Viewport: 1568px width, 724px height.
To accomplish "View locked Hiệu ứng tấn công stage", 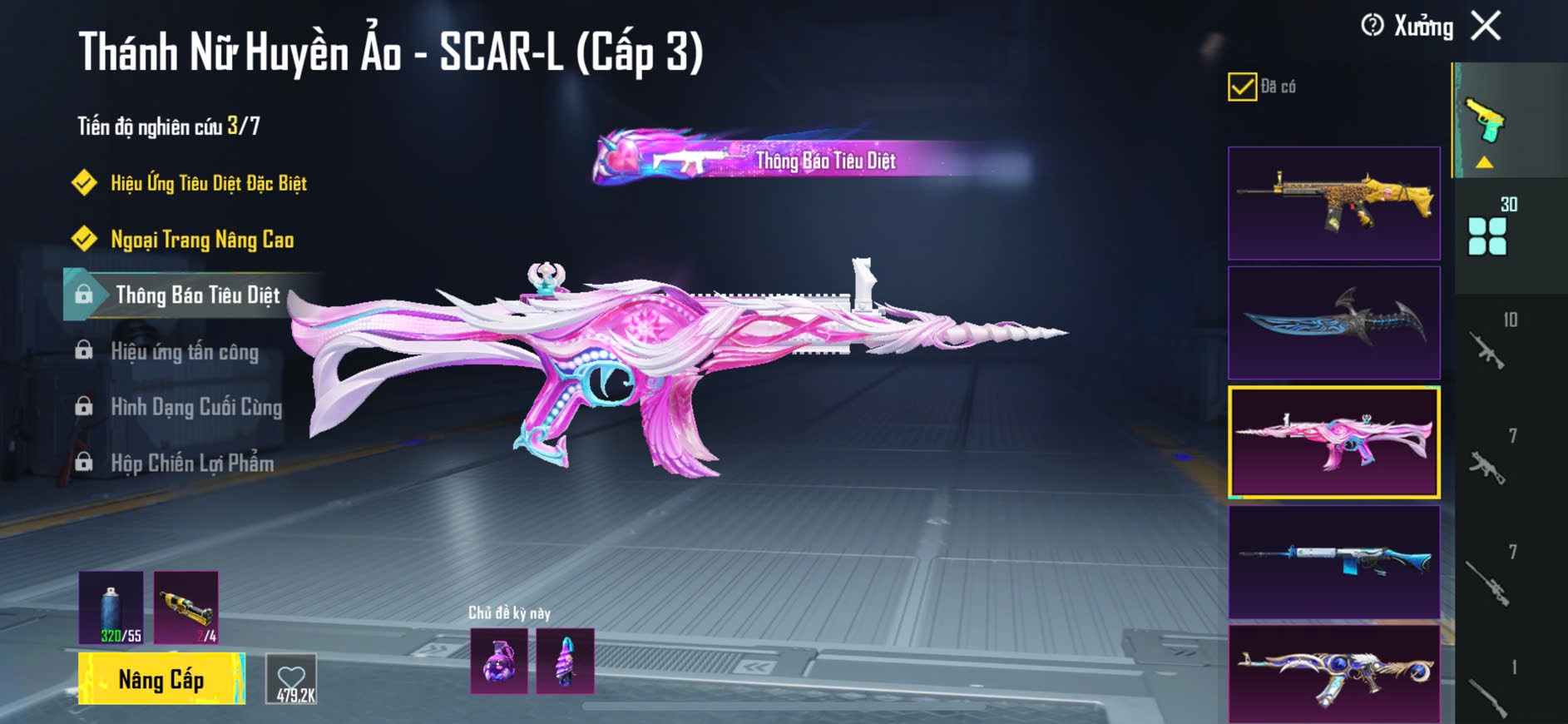I will coord(185,351).
